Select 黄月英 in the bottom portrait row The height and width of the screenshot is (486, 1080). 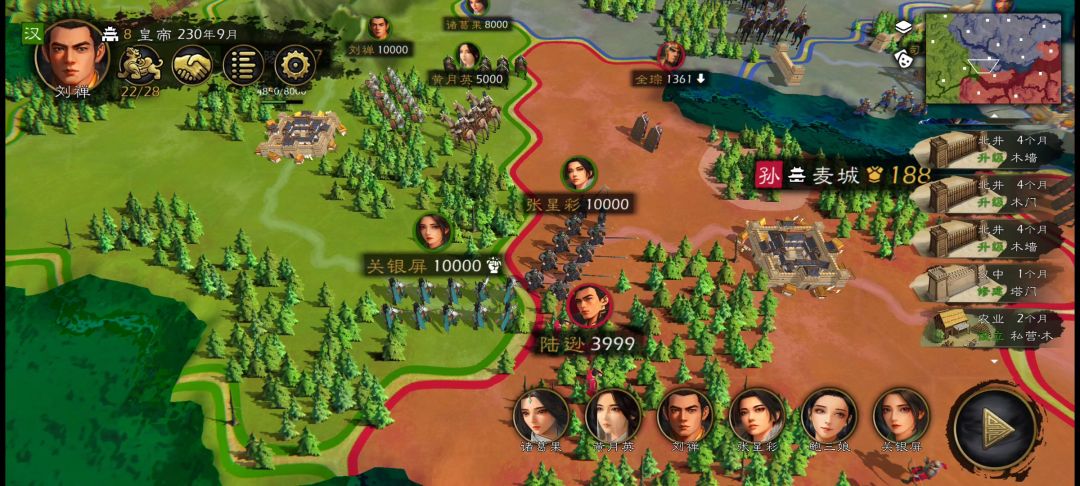pyautogui.click(x=613, y=416)
